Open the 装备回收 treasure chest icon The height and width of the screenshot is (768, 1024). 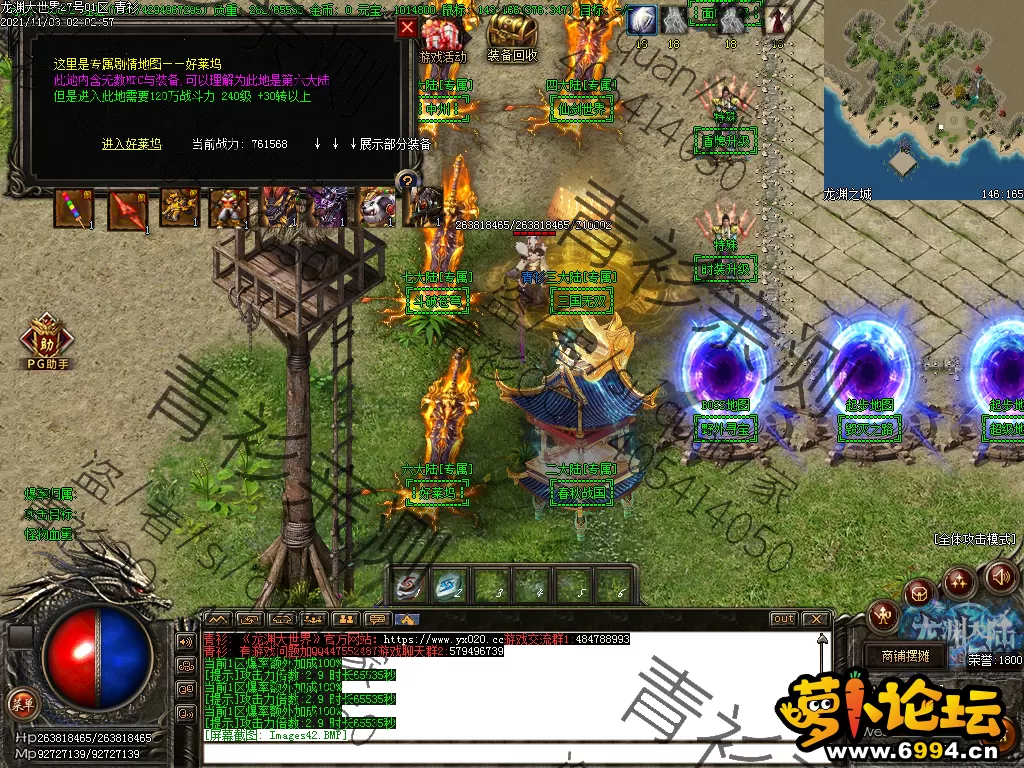click(x=513, y=40)
